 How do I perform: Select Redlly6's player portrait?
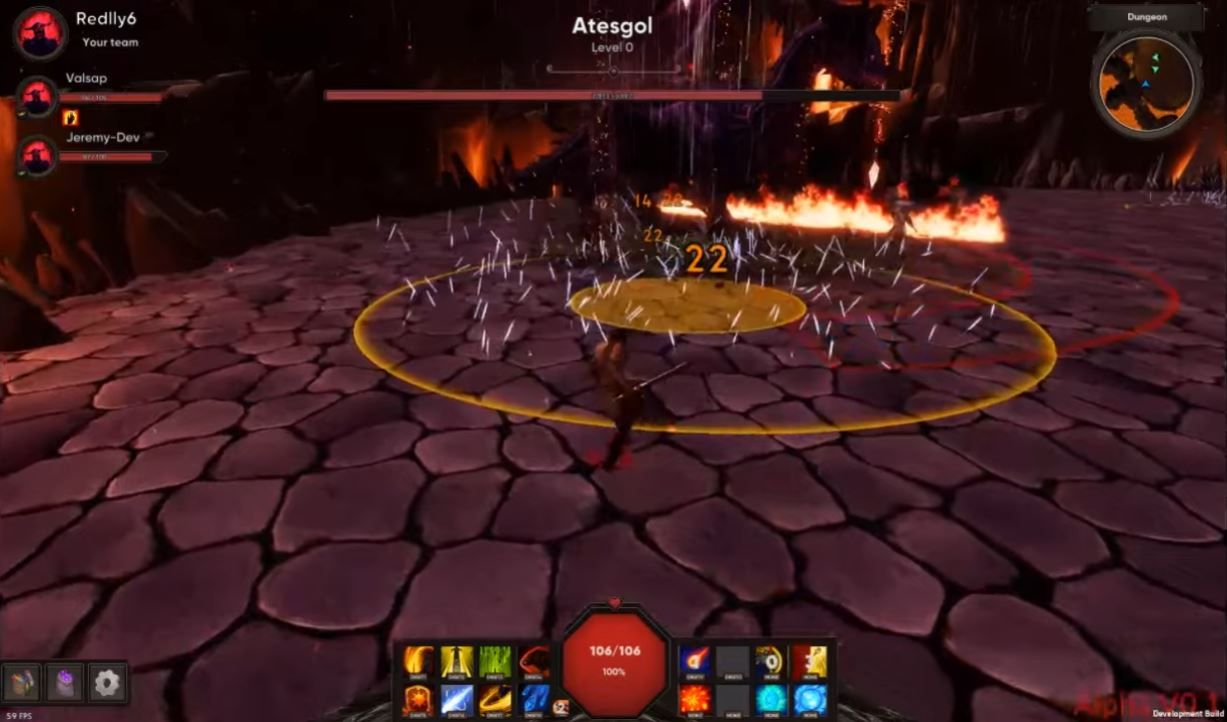click(40, 32)
